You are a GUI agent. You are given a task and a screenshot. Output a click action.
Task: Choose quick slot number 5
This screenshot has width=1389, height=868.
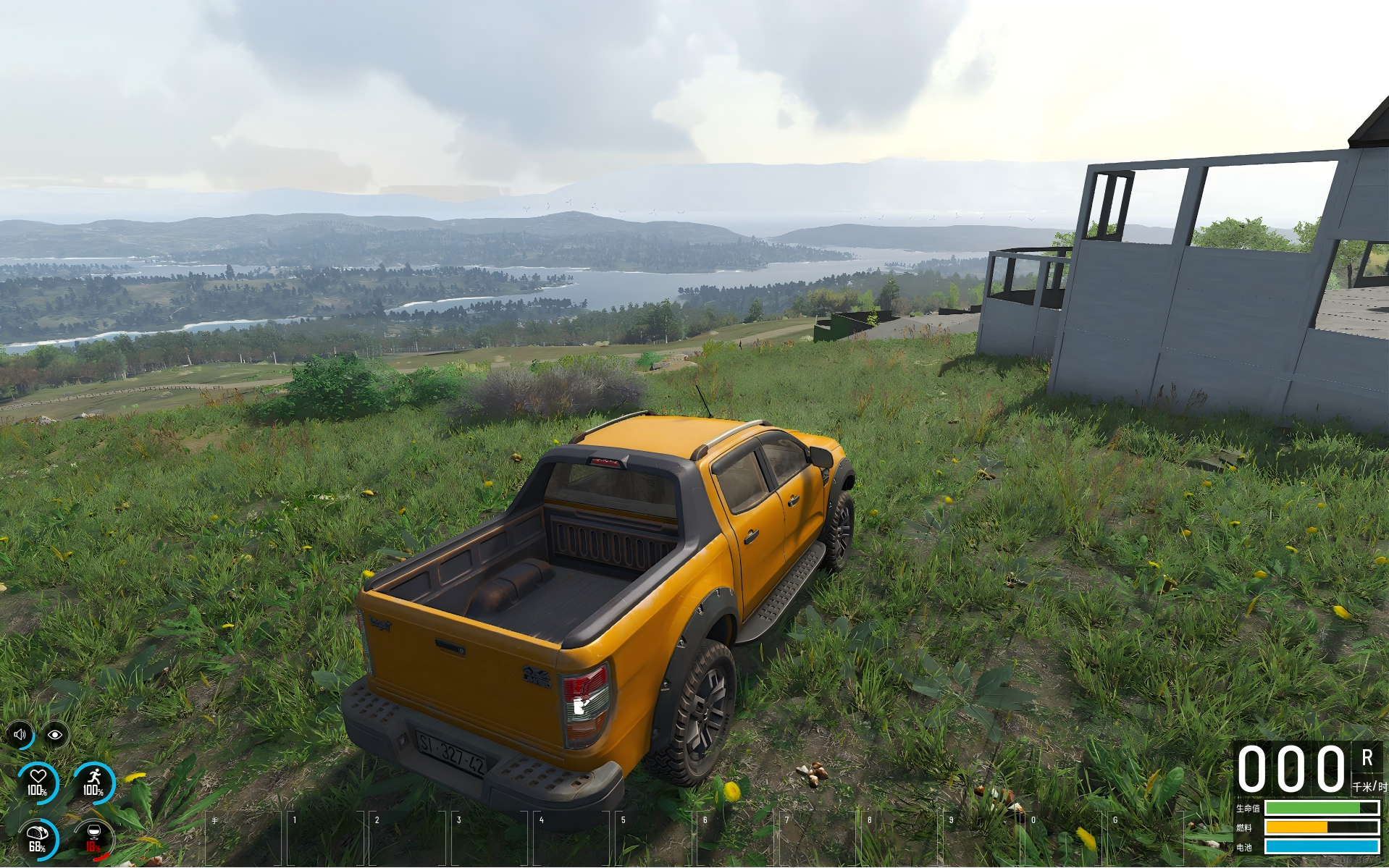click(x=655, y=838)
